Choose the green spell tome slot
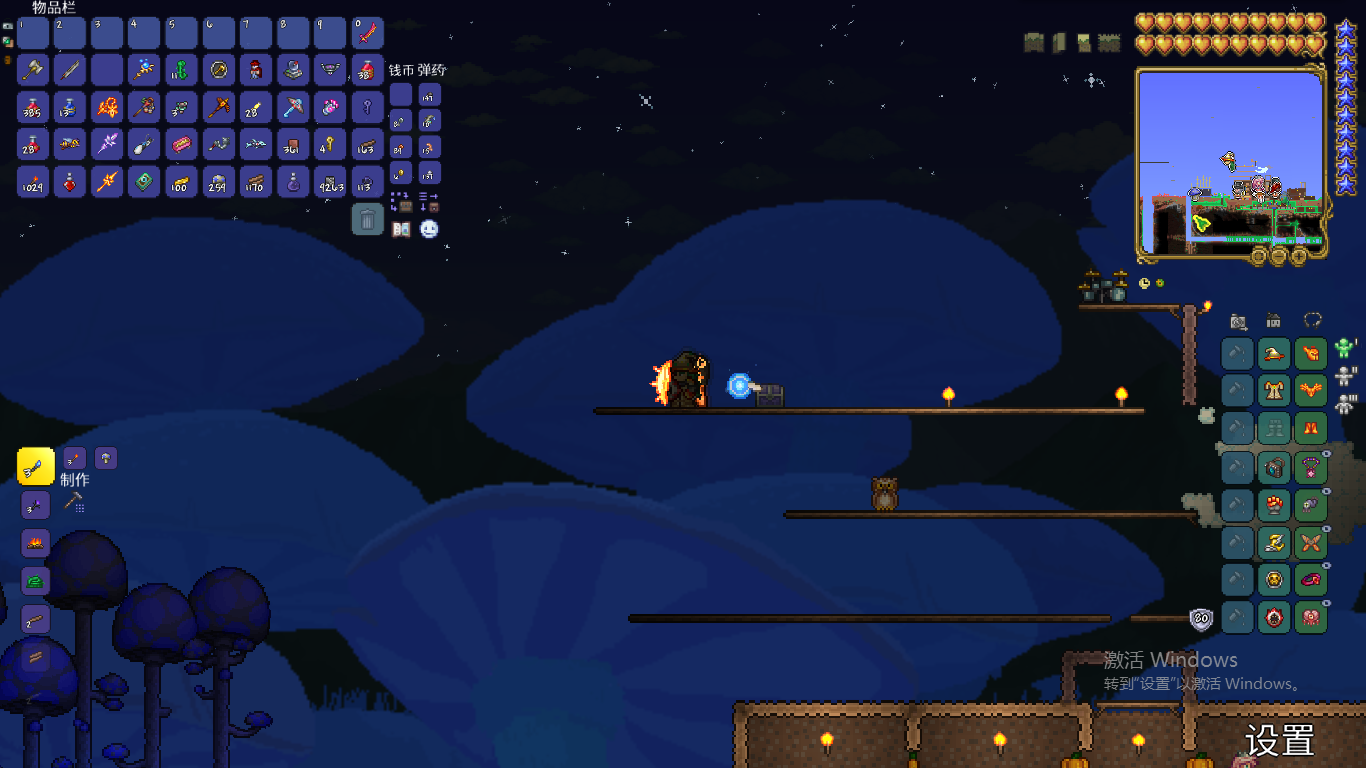 click(x=144, y=181)
